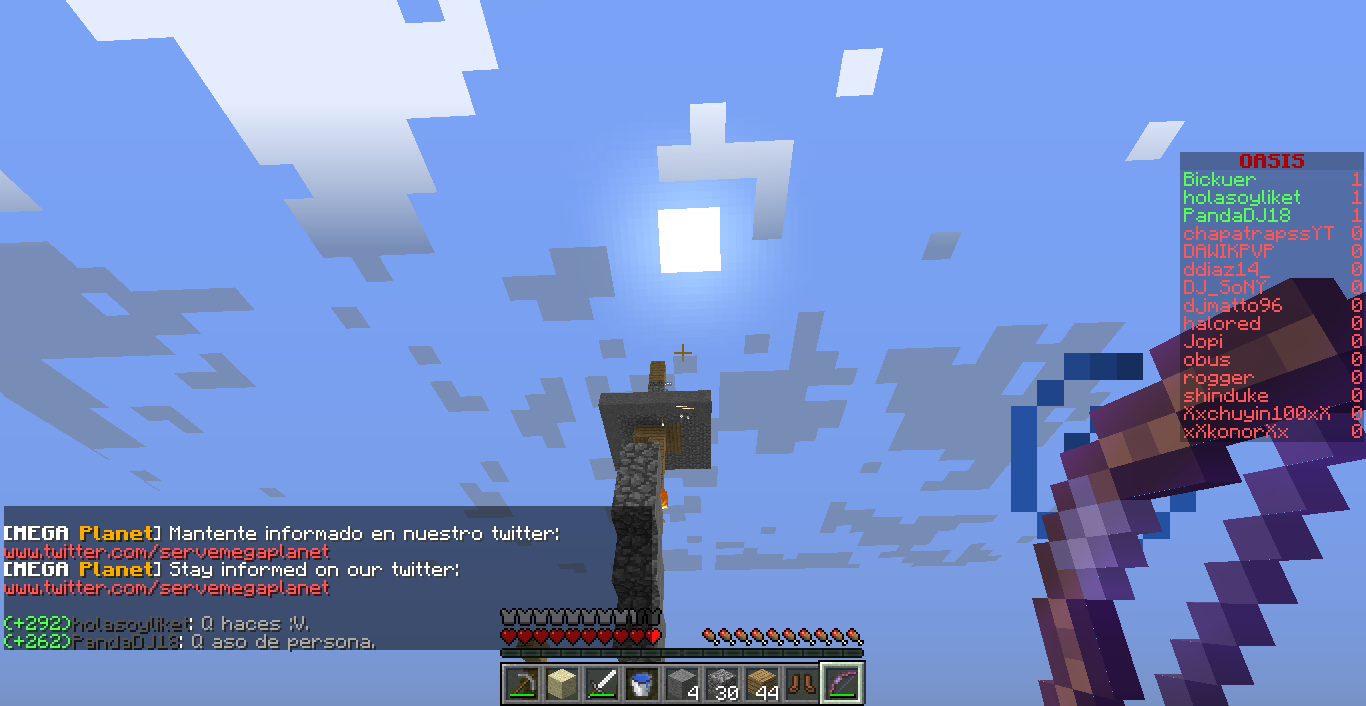Image resolution: width=1366 pixels, height=706 pixels.
Task: Select the enchanted bow slot
Action: (842, 684)
